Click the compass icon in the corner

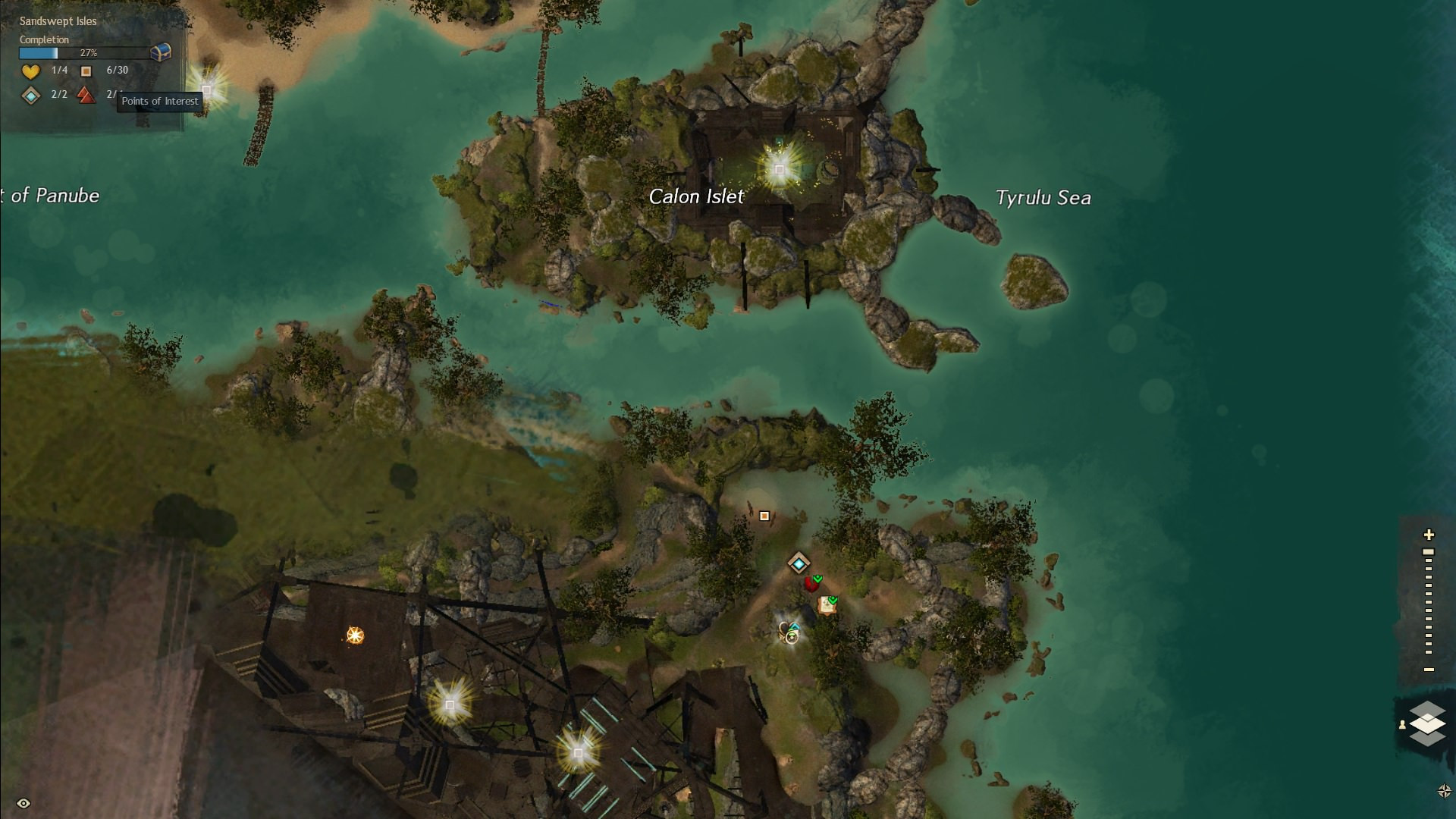(x=1444, y=791)
